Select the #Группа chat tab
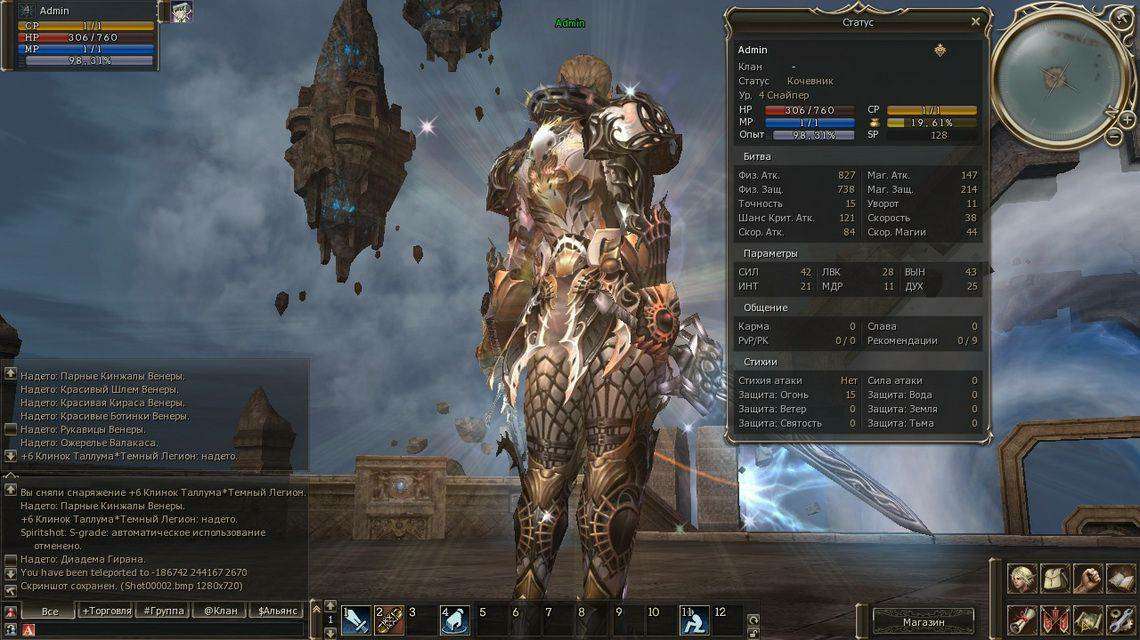This screenshot has width=1140, height=640. coord(163,610)
